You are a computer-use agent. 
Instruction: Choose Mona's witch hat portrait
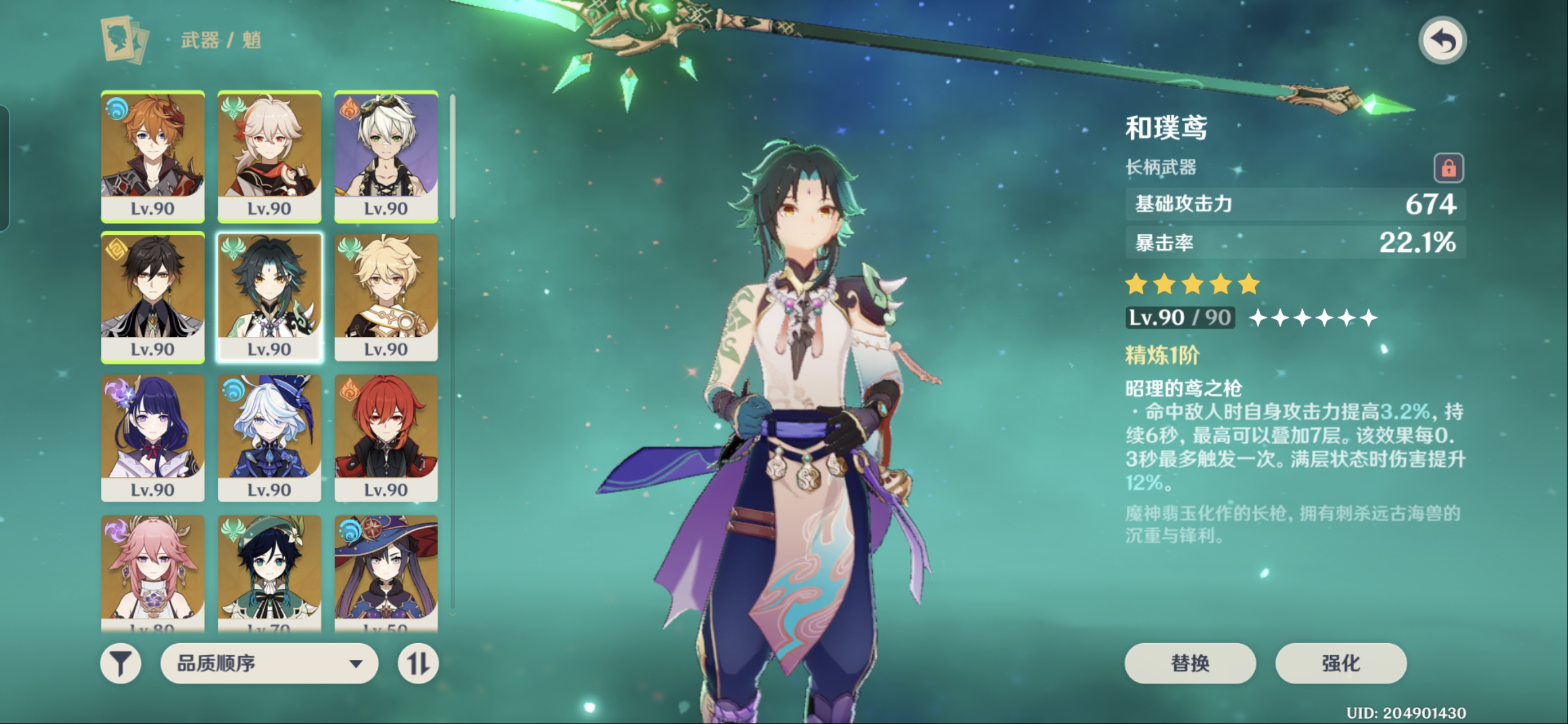386,572
